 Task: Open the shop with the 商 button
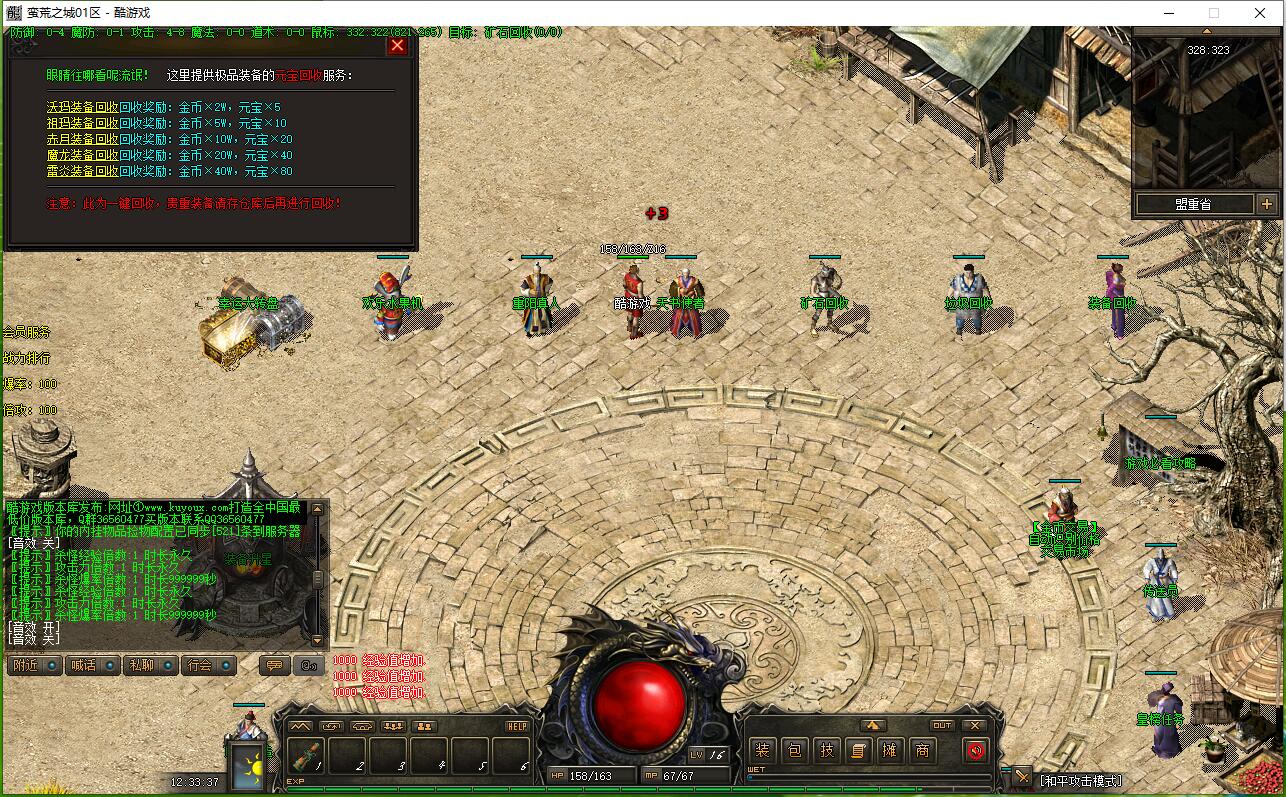(x=922, y=750)
